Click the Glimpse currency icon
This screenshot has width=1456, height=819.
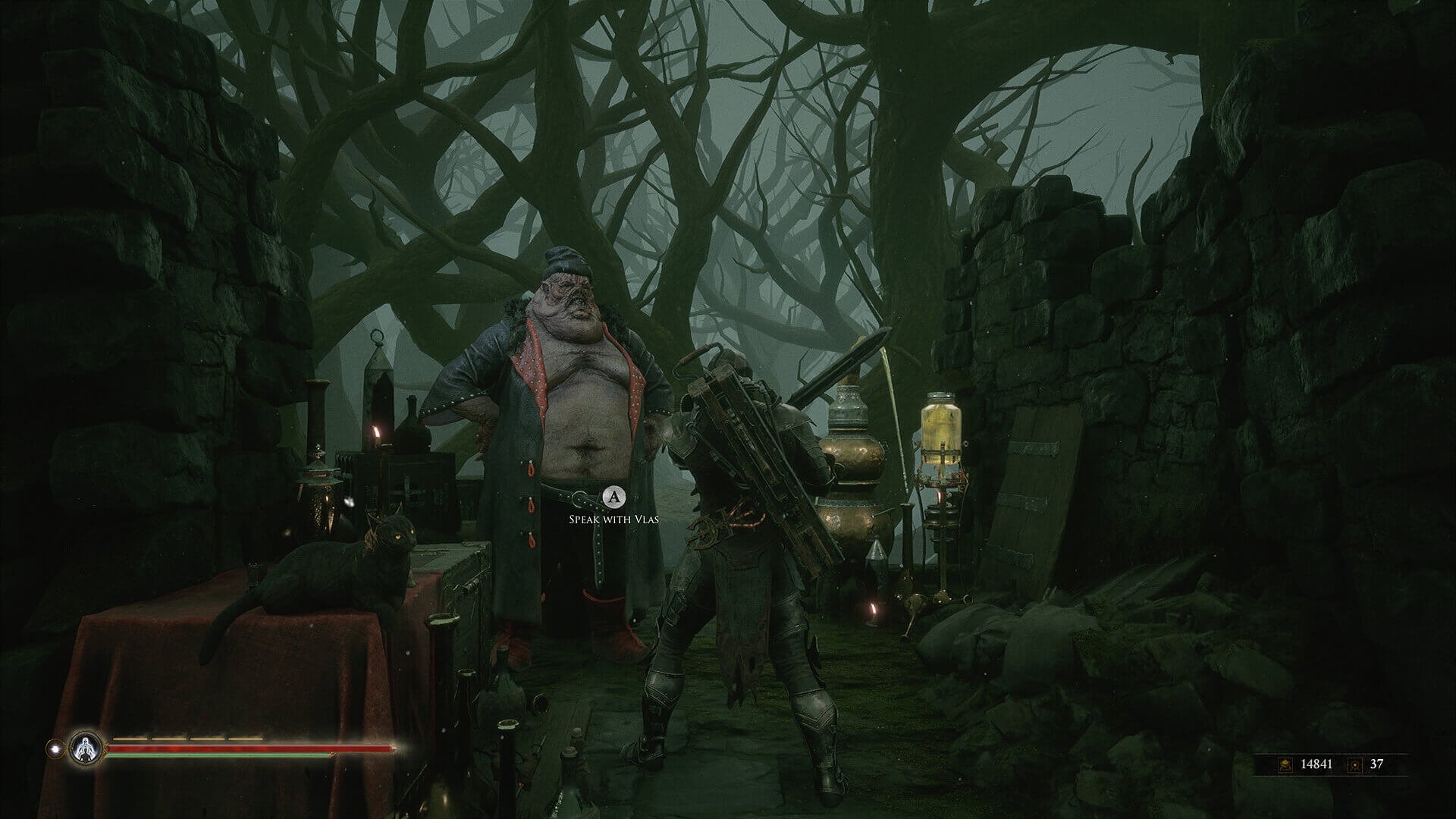pos(1354,764)
